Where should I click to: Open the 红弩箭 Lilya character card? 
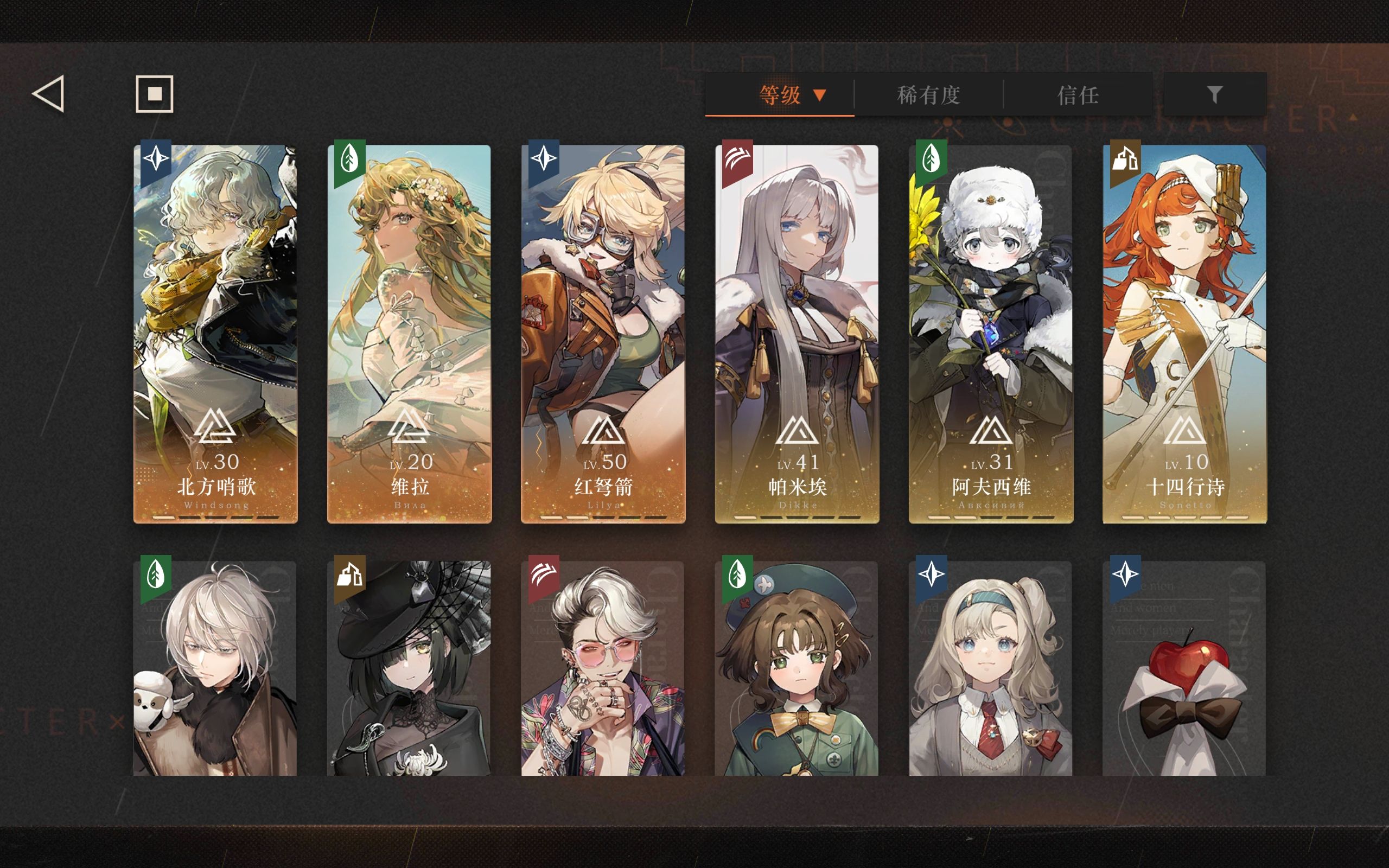coord(603,333)
